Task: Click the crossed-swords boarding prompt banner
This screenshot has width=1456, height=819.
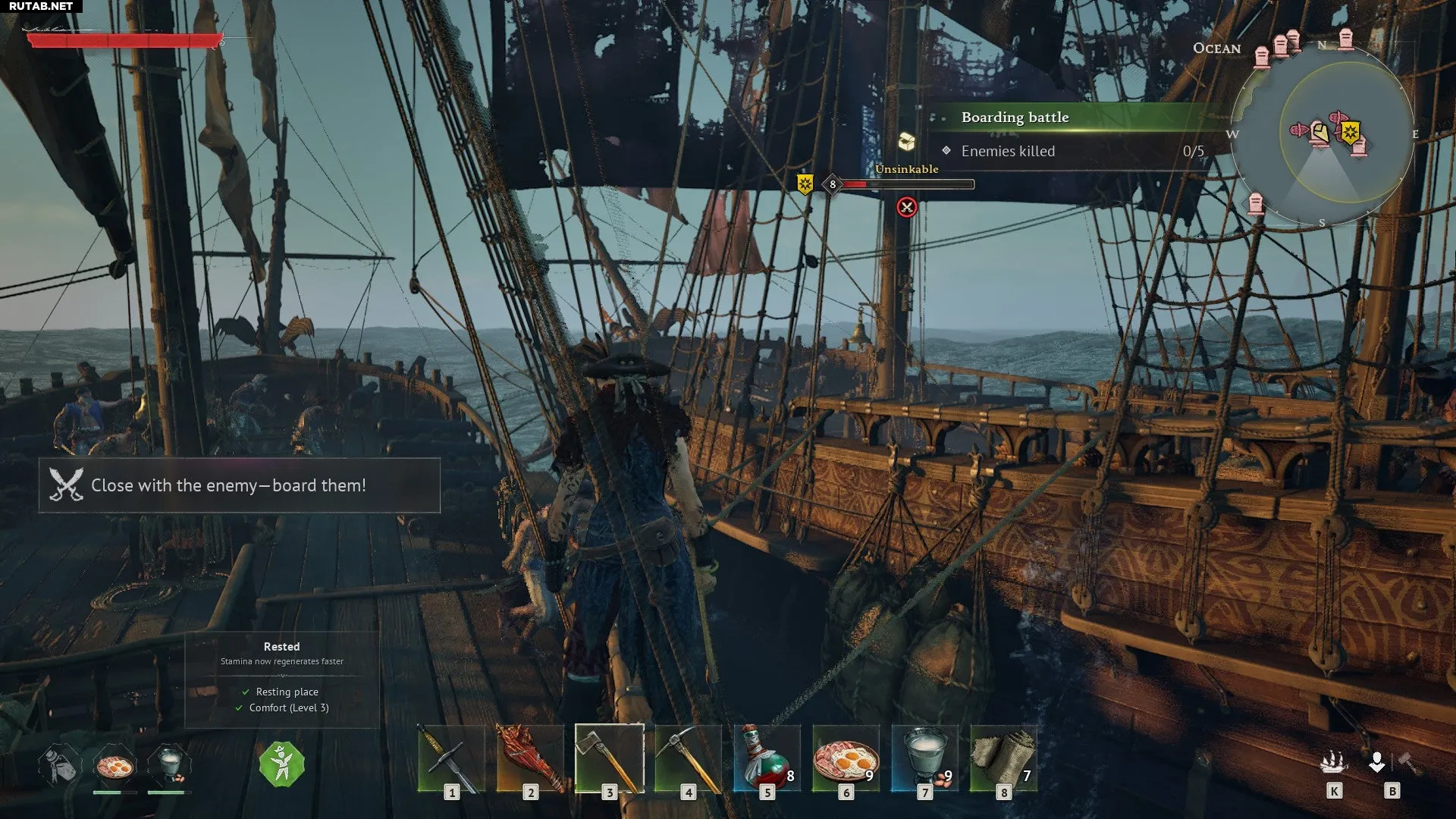Action: [239, 485]
